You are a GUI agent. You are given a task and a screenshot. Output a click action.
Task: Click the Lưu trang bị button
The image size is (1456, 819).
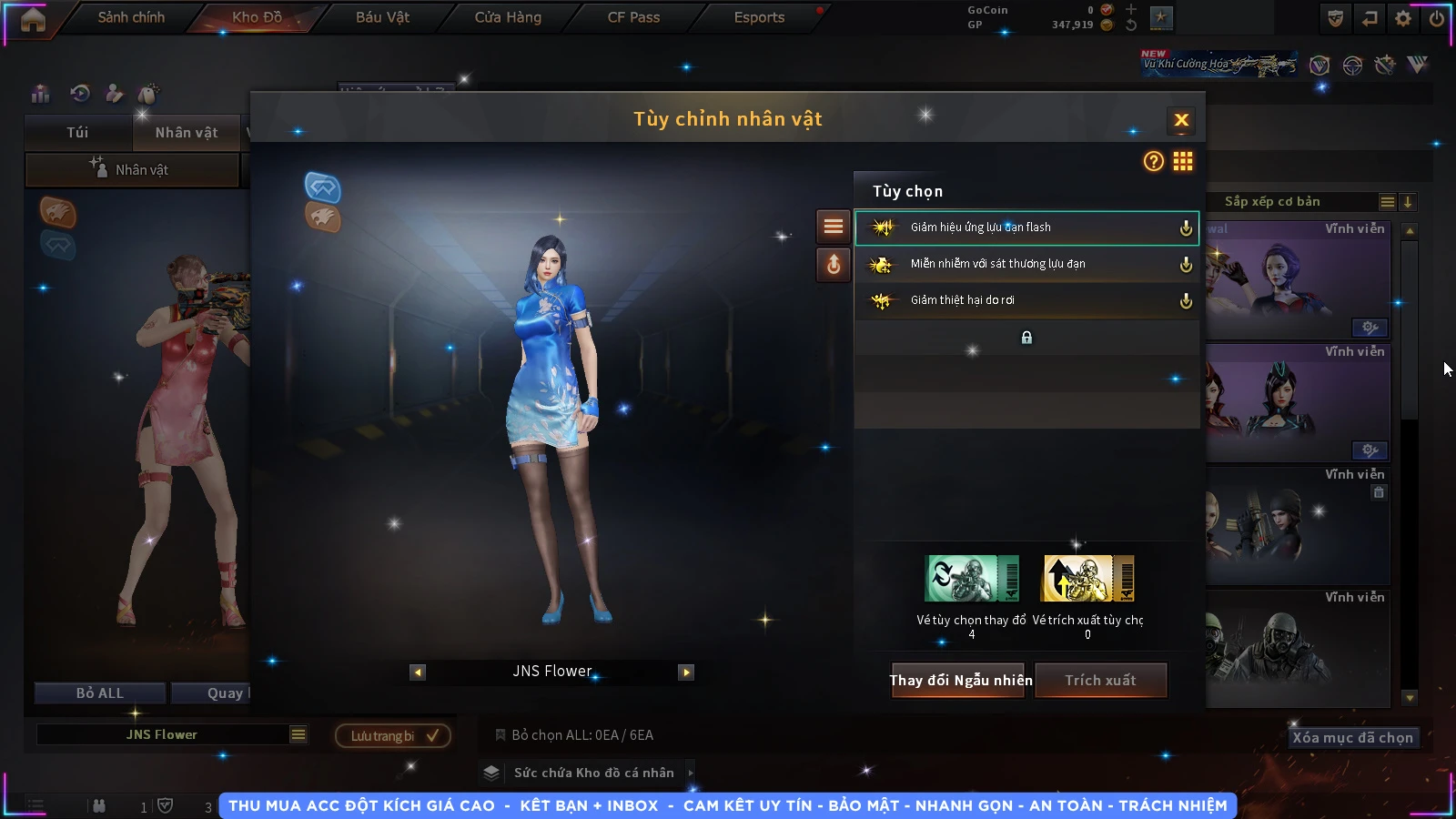[x=393, y=735]
